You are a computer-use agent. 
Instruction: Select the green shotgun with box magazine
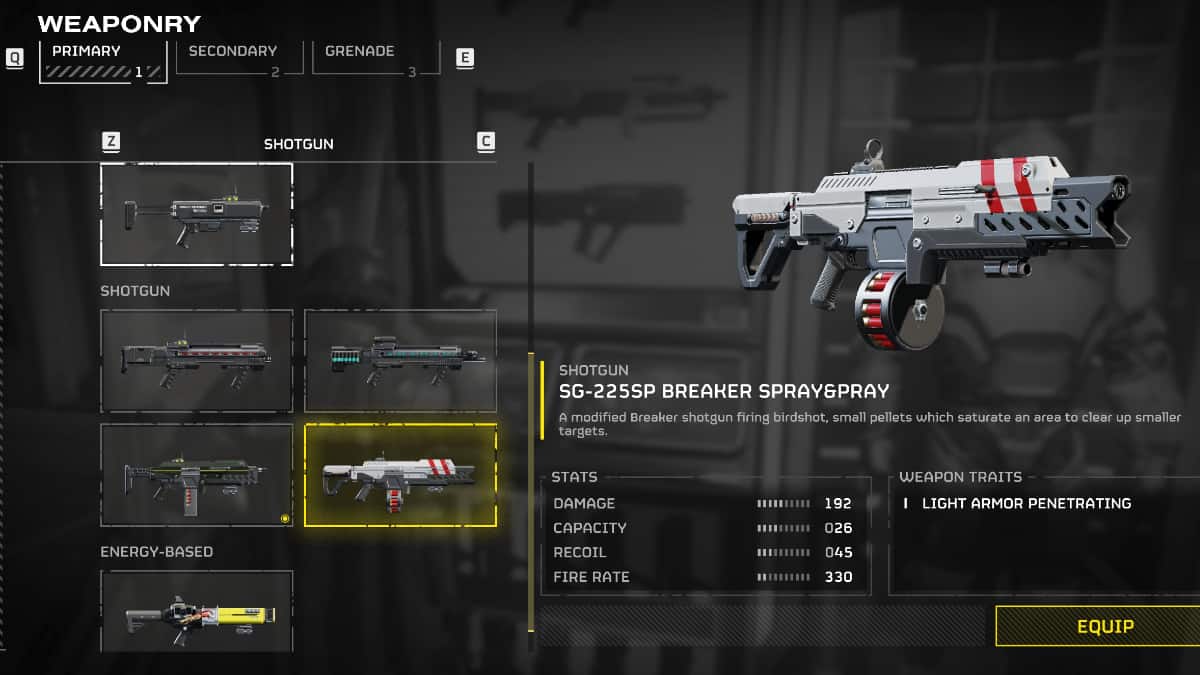[197, 475]
